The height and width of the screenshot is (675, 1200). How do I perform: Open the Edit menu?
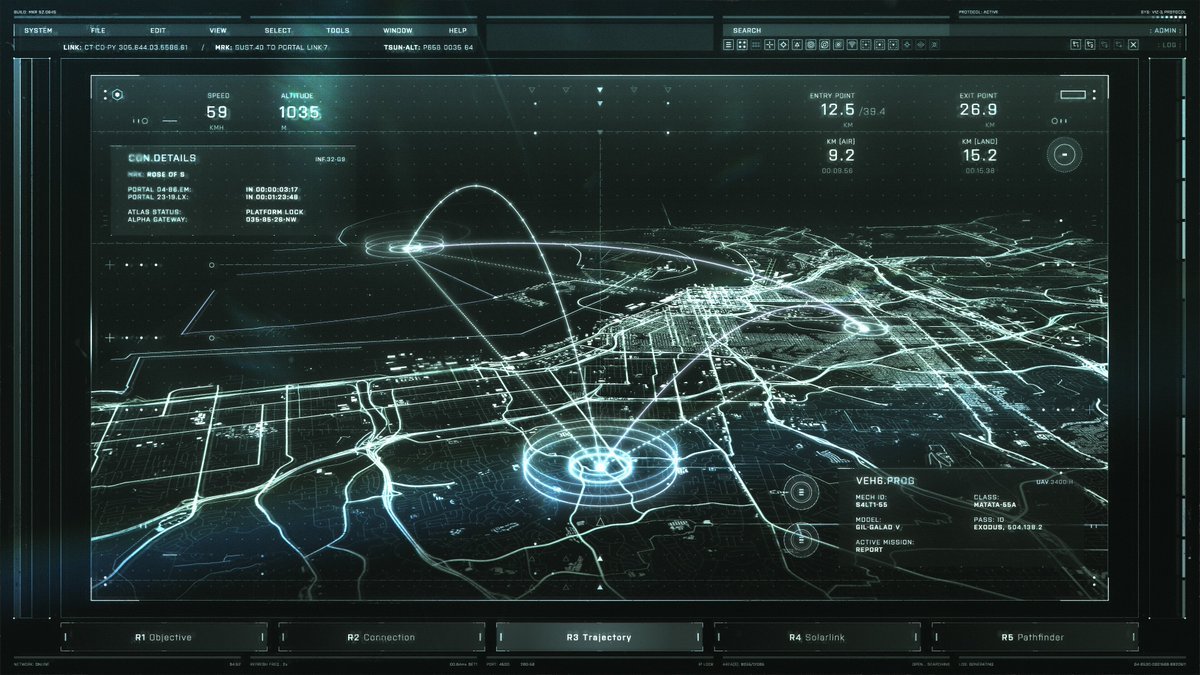pos(158,31)
